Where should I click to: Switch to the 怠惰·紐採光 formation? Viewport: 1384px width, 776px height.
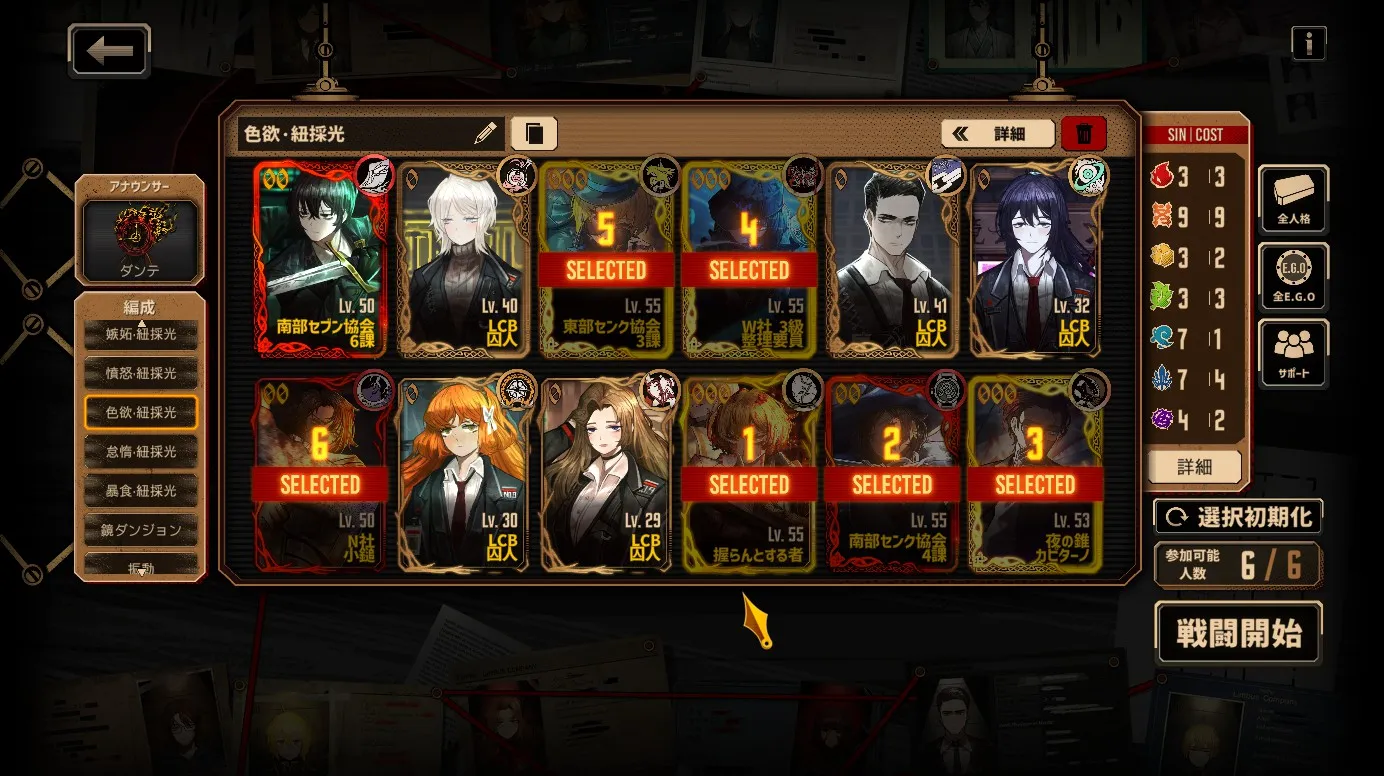pyautogui.click(x=141, y=452)
